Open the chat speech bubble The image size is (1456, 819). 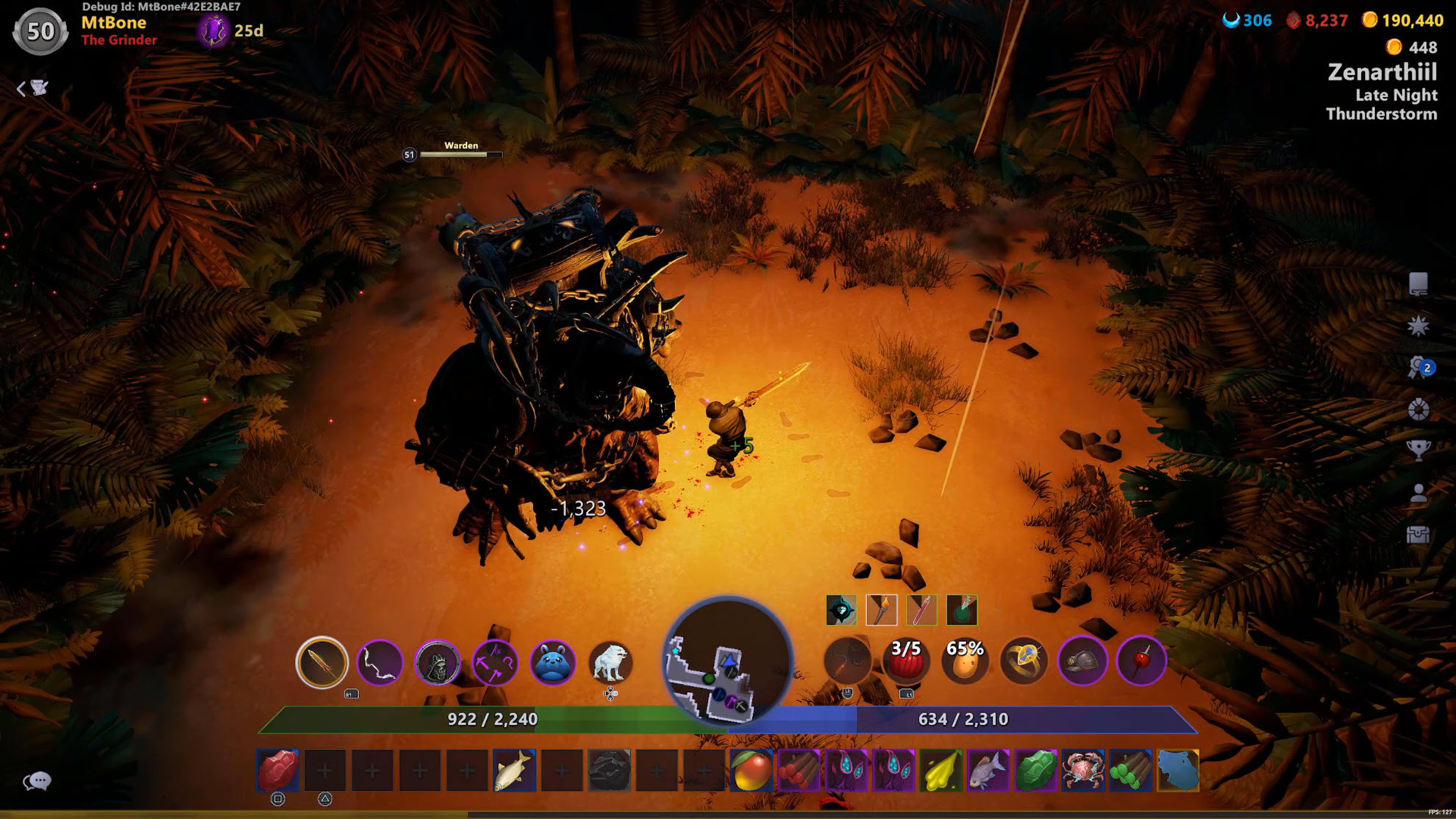coord(37,781)
